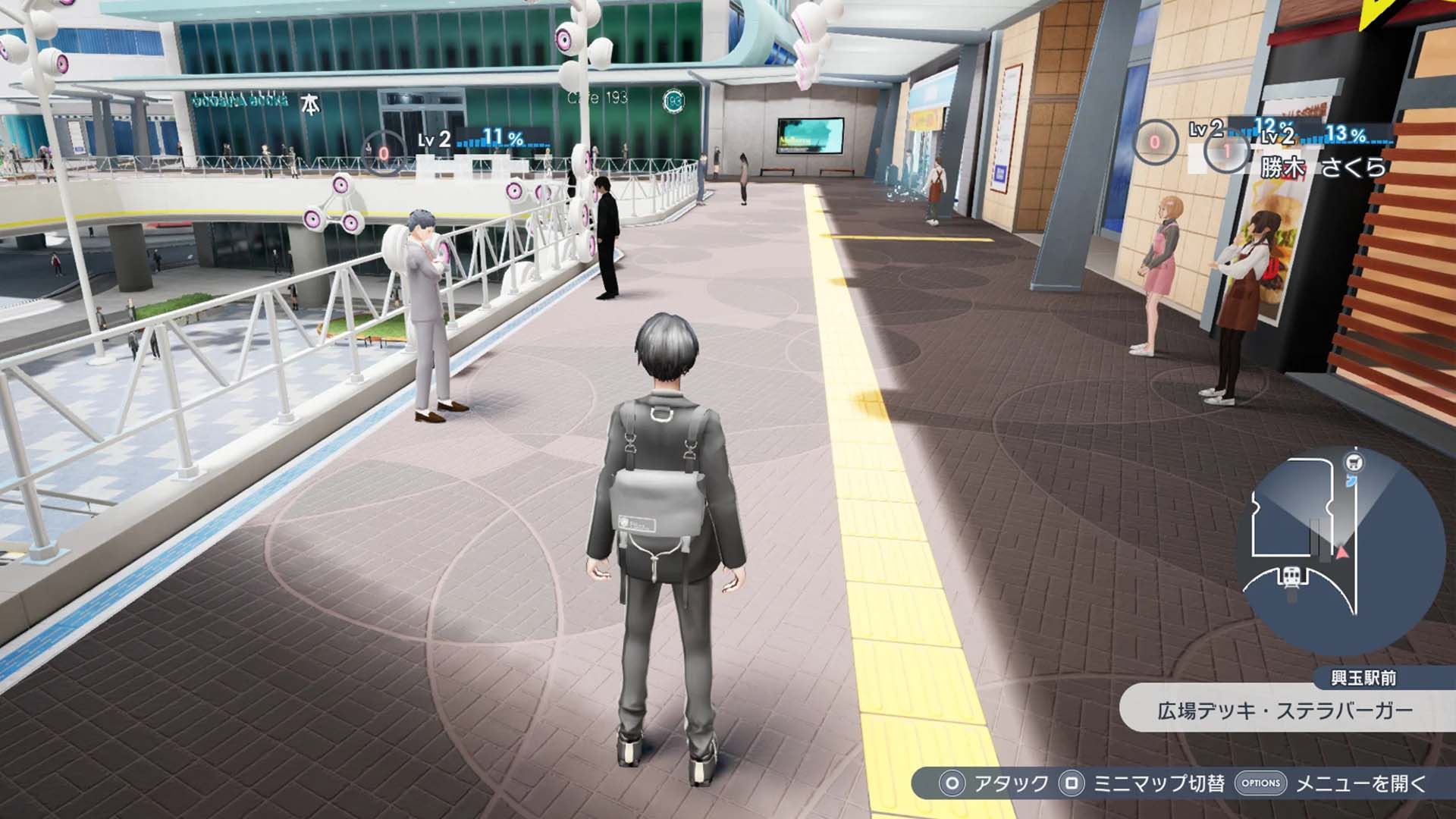This screenshot has width=1456, height=819.
Task: Click the 広場デッキ・ステラバーガー location banner
Action: (1285, 711)
